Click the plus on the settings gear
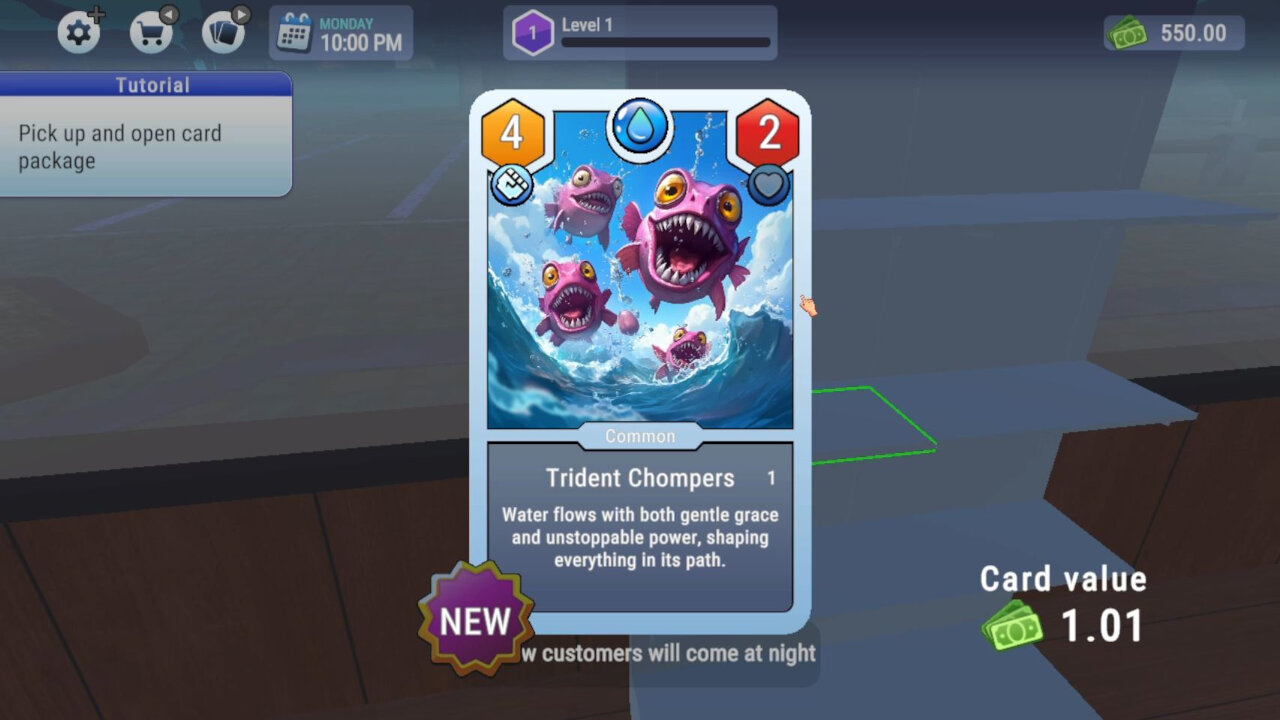 click(x=97, y=13)
